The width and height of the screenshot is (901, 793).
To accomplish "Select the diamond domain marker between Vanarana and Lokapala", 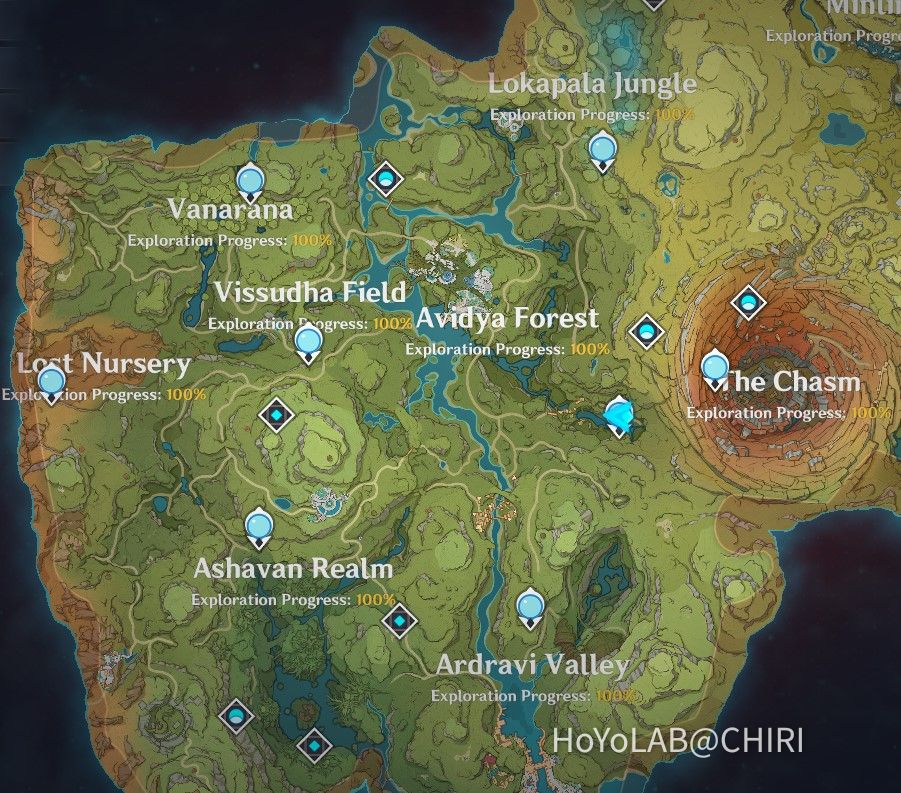I will pos(386,179).
